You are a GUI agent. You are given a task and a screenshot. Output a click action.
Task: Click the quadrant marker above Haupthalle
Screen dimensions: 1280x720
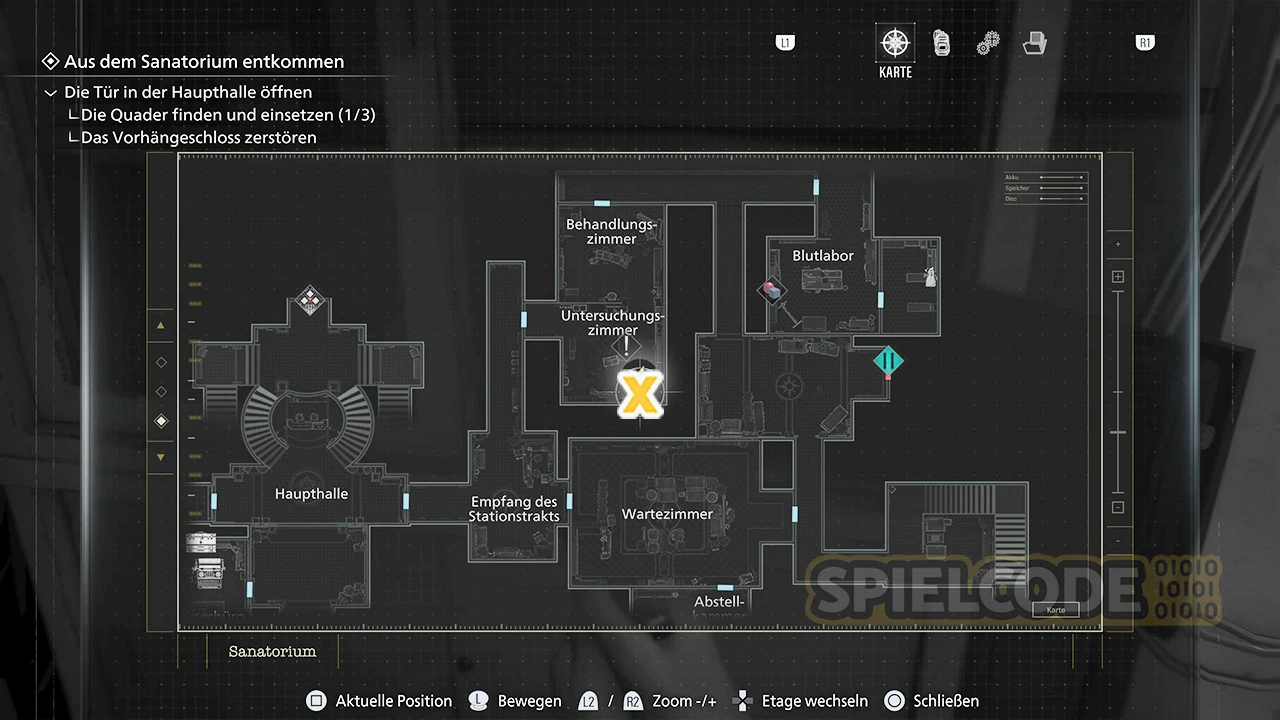310,298
